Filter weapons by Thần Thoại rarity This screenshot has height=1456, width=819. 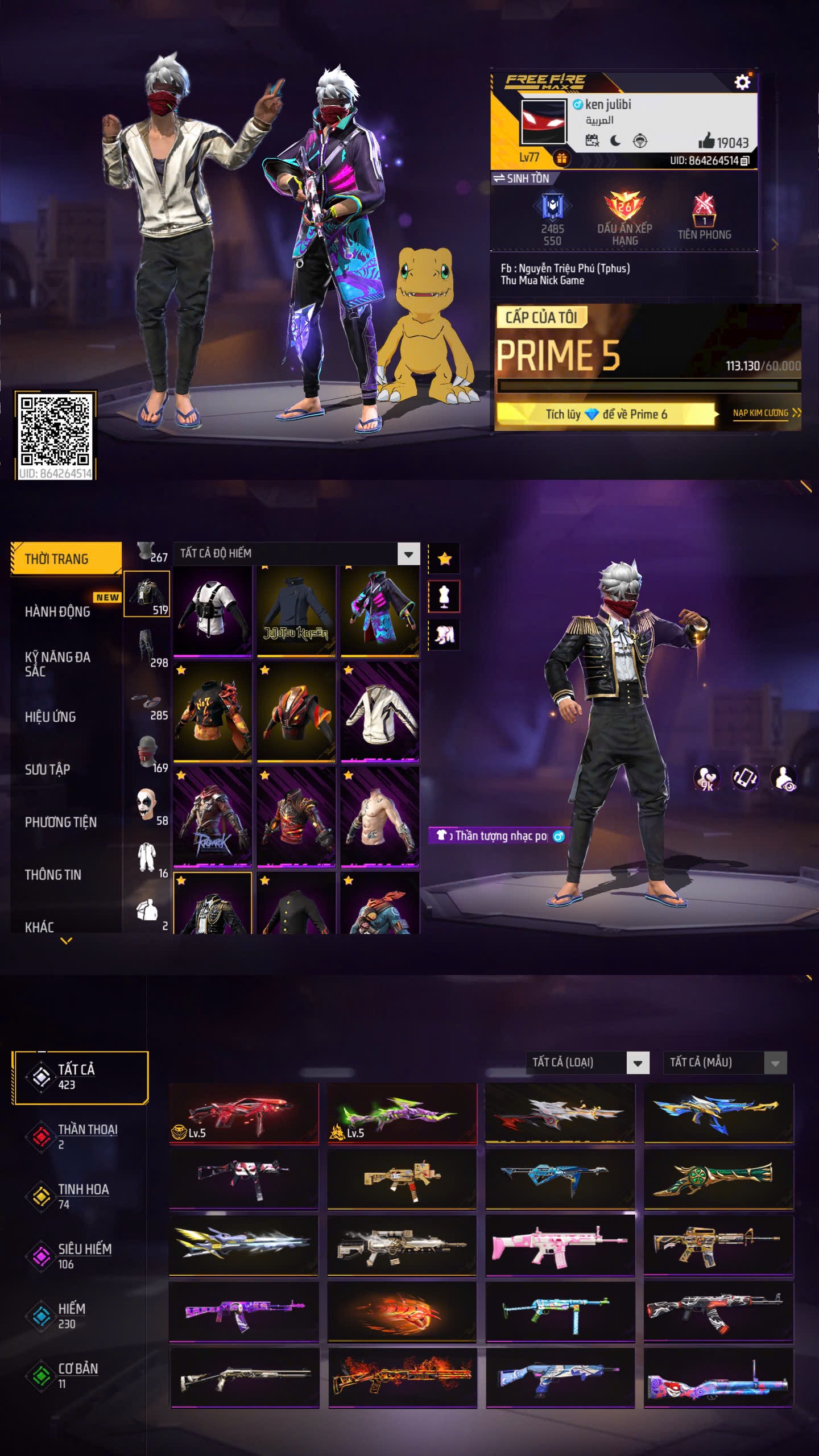[x=86, y=1135]
